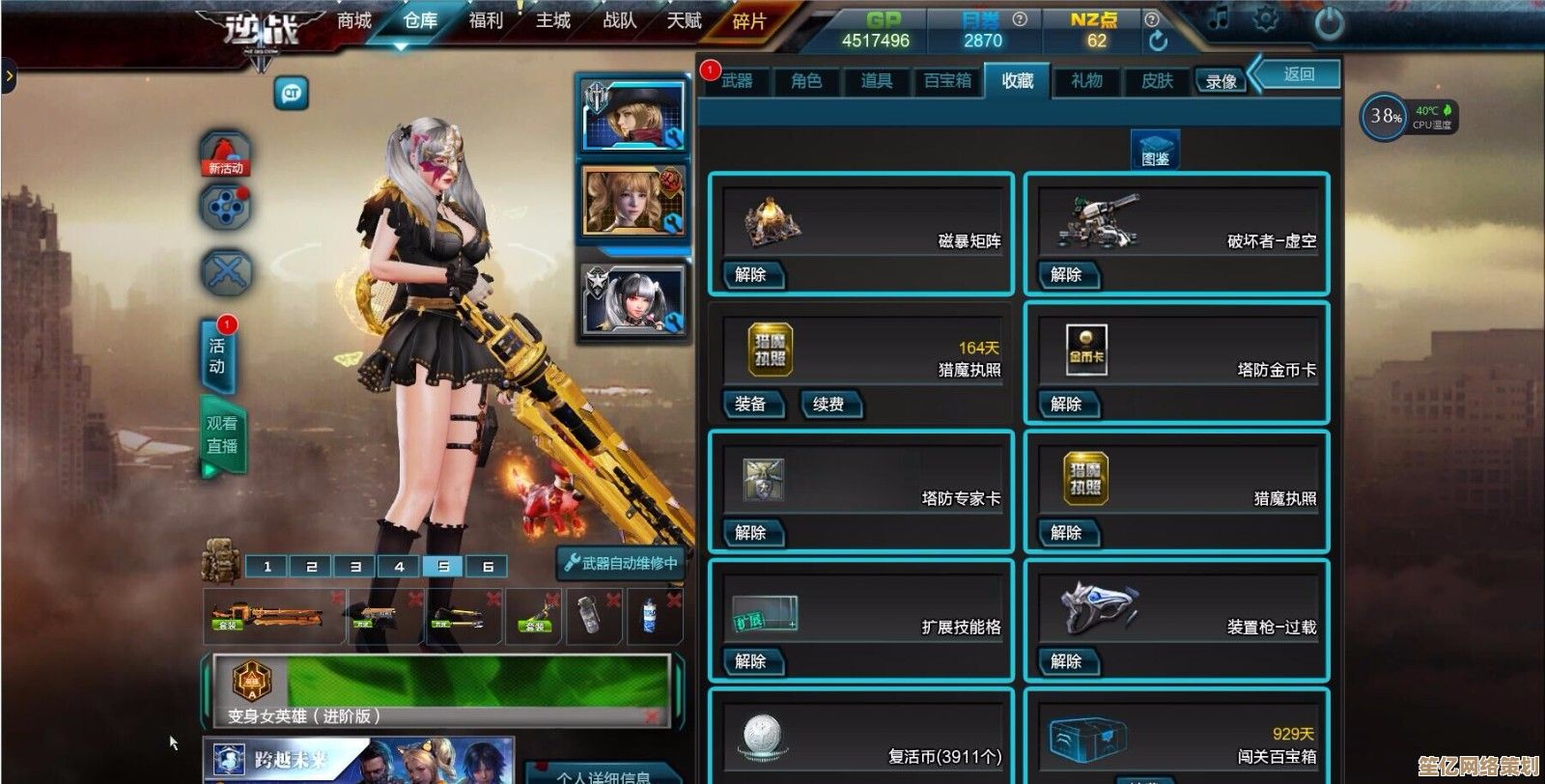Select the 道具 items tab
Screen dimensions: 1545x784
876,81
